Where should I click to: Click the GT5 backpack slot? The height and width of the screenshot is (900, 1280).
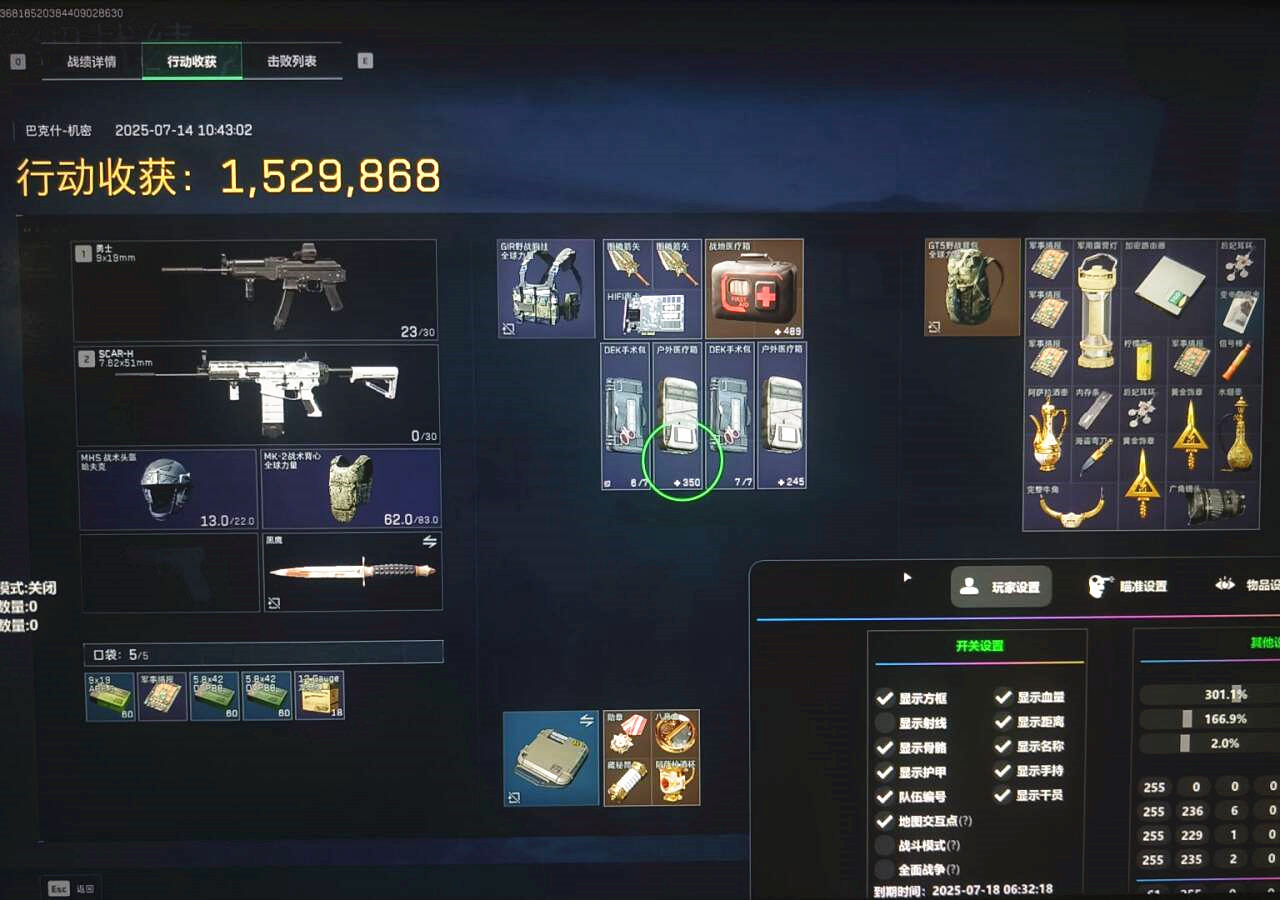[973, 286]
